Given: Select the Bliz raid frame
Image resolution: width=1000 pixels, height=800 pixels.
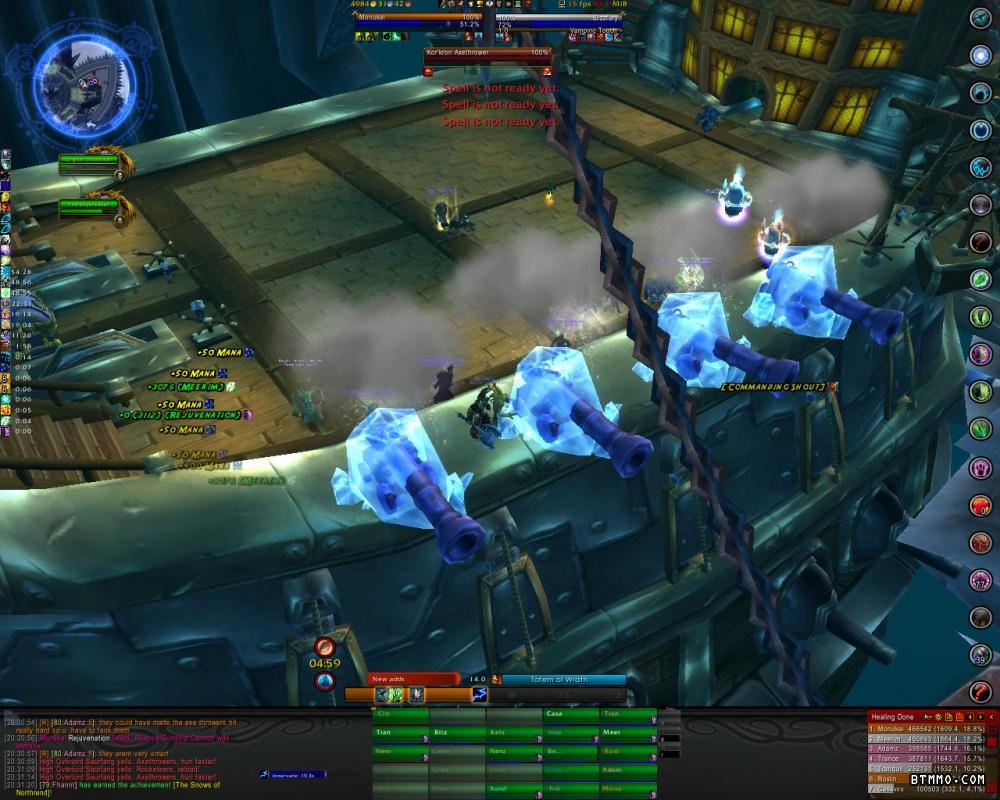Looking at the screenshot, I should tap(457, 733).
